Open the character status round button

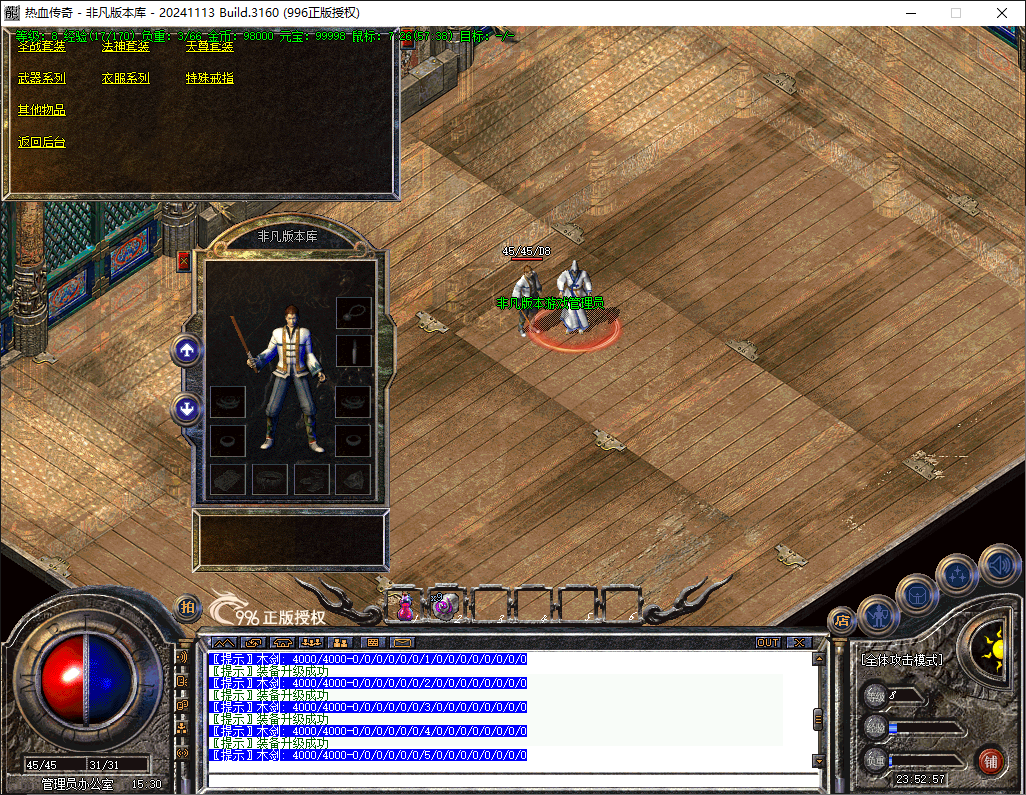point(878,615)
